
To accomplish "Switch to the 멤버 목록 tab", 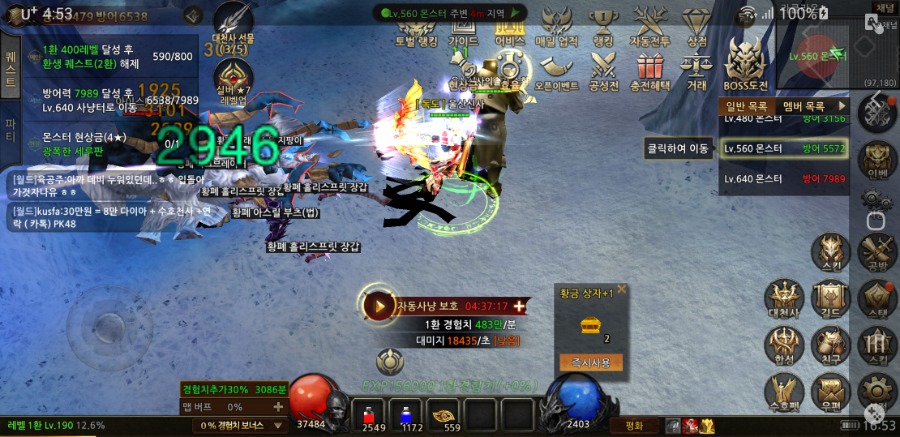I will [804, 105].
